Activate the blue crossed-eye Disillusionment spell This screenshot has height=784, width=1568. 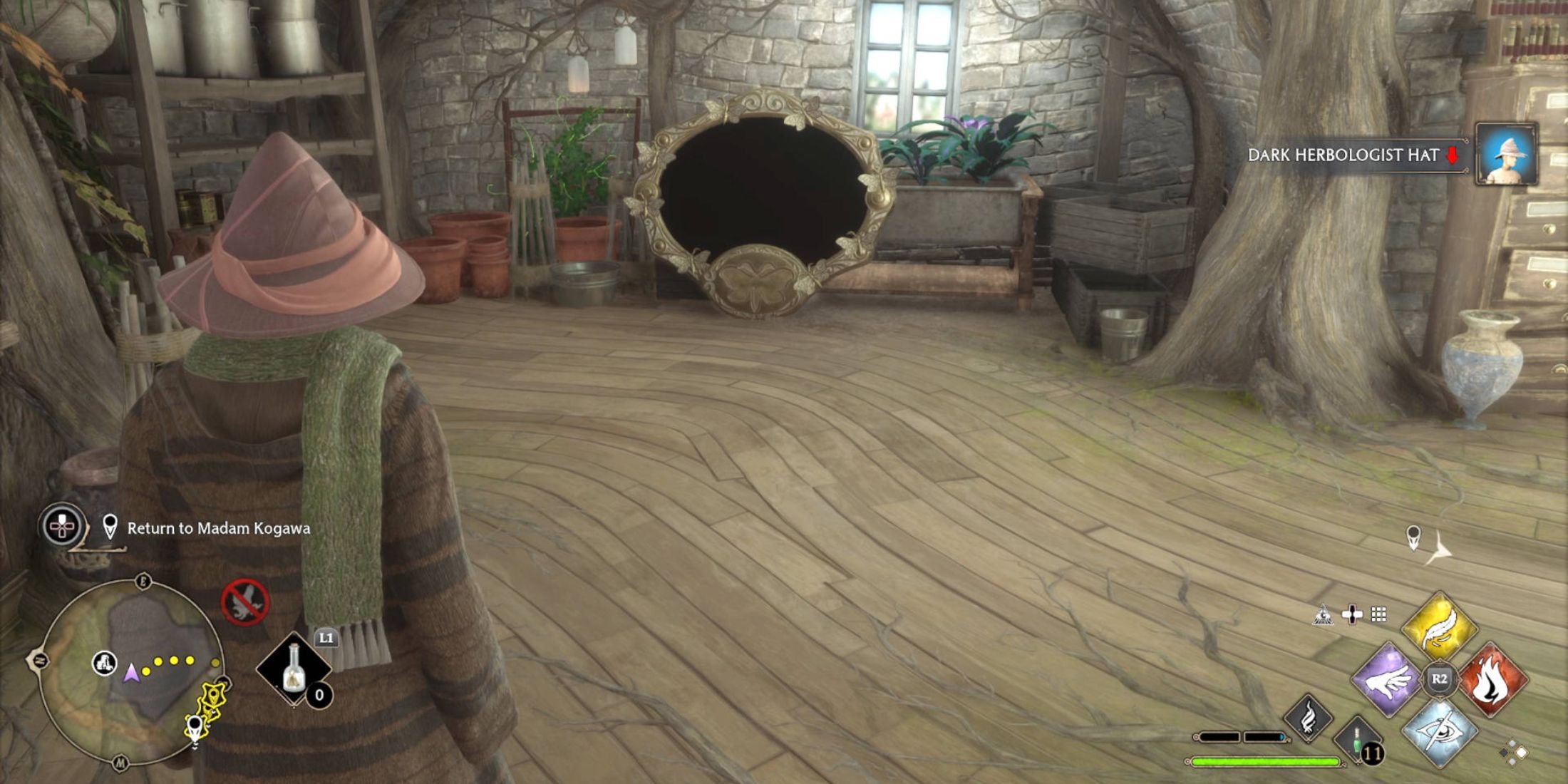point(1440,731)
